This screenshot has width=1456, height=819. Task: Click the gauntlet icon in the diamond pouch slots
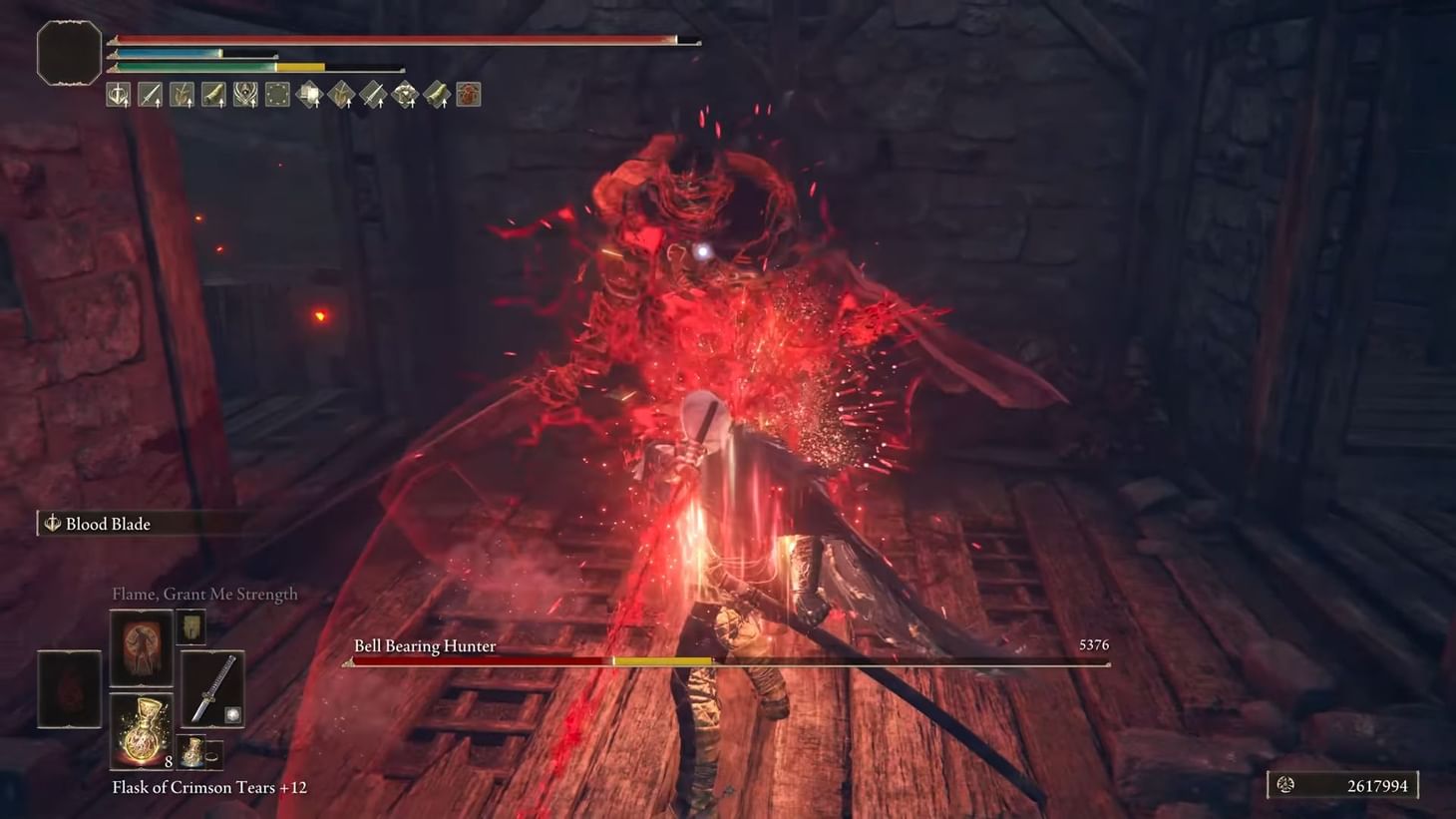click(406, 94)
